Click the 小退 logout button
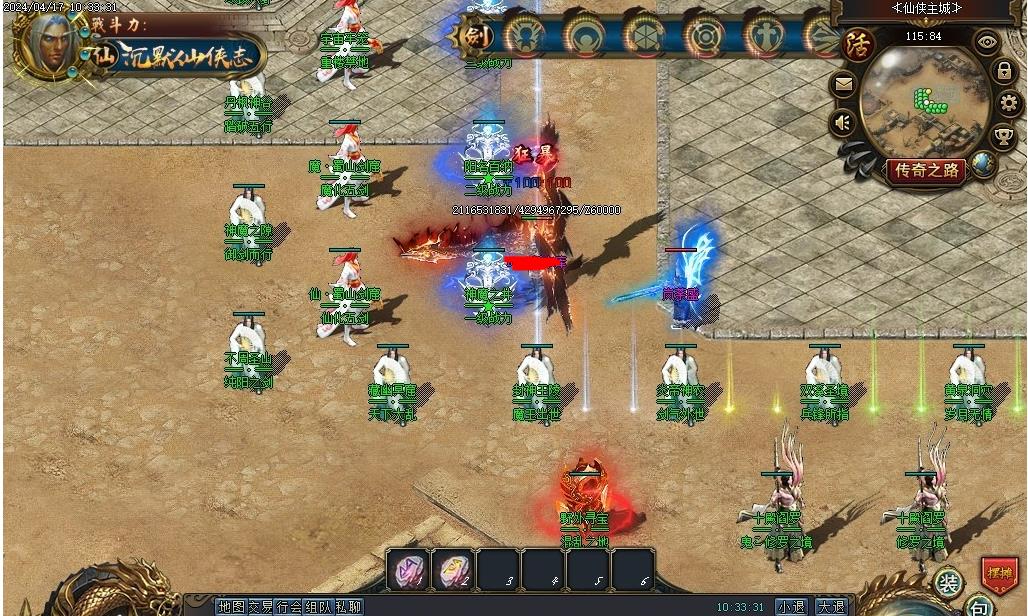This screenshot has width=1028, height=616. click(x=791, y=606)
